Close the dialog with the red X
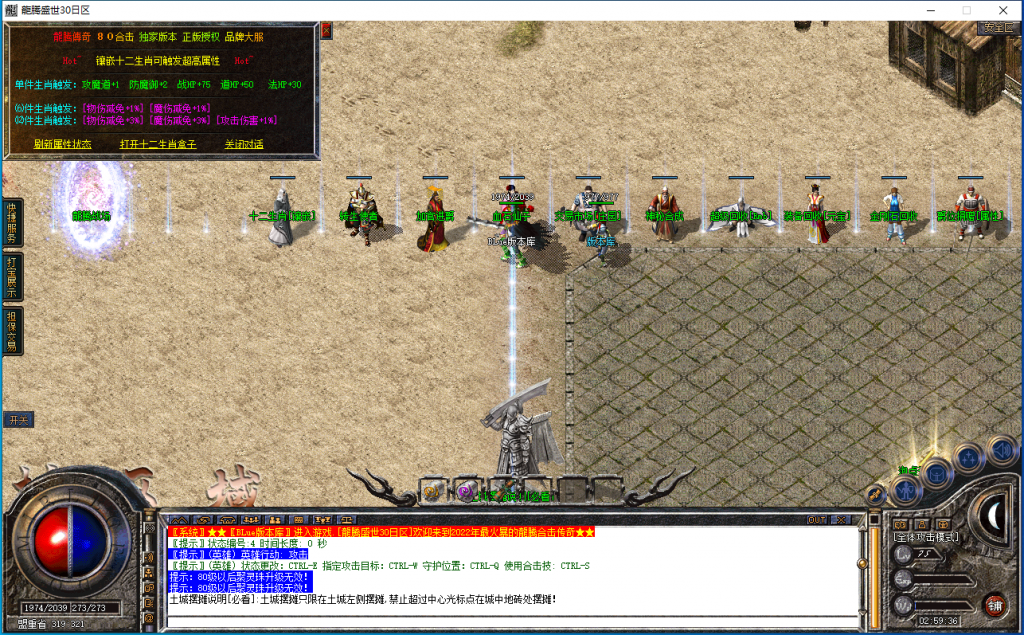This screenshot has height=635, width=1024. tap(325, 31)
